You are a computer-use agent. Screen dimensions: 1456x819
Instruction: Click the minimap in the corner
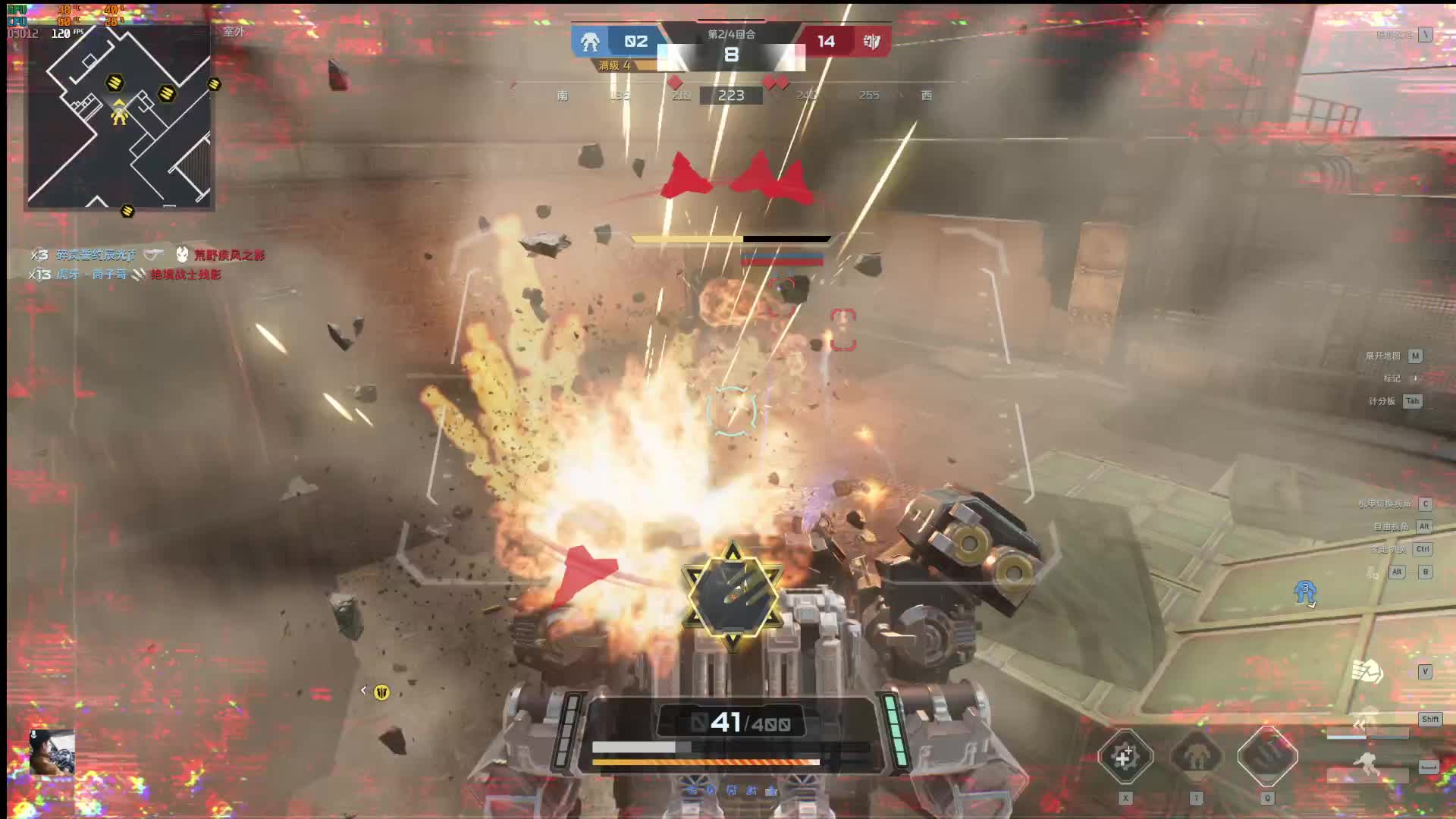tap(119, 118)
